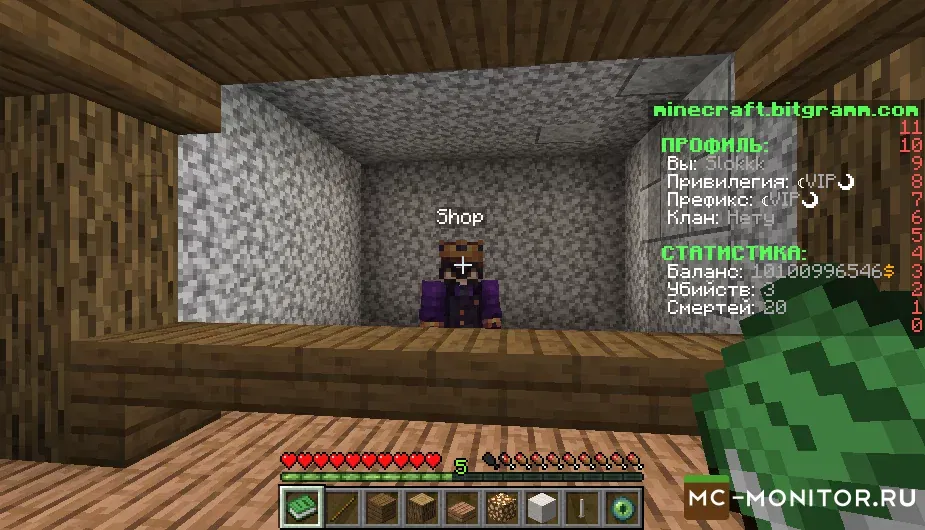Pick the glowstone block slot
The width and height of the screenshot is (925, 530).
pos(501,507)
